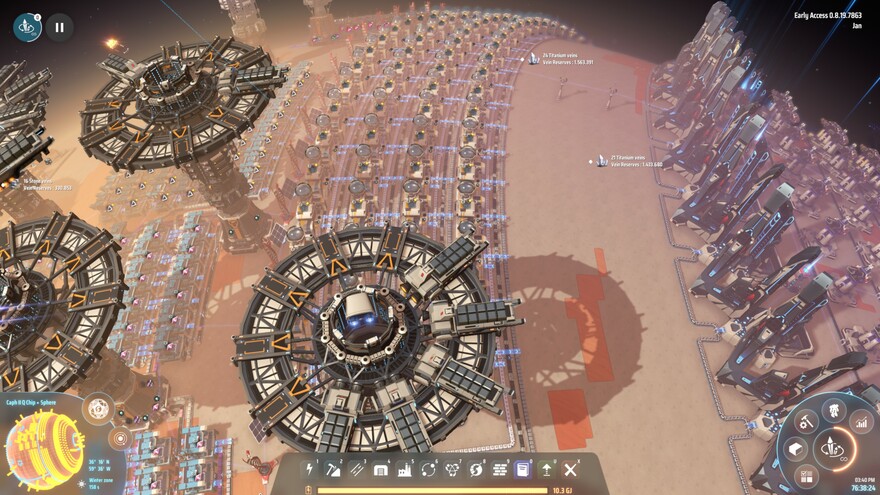Image resolution: width=880 pixels, height=495 pixels.
Task: Activate the upgrade arrow tool
Action: pyautogui.click(x=547, y=468)
